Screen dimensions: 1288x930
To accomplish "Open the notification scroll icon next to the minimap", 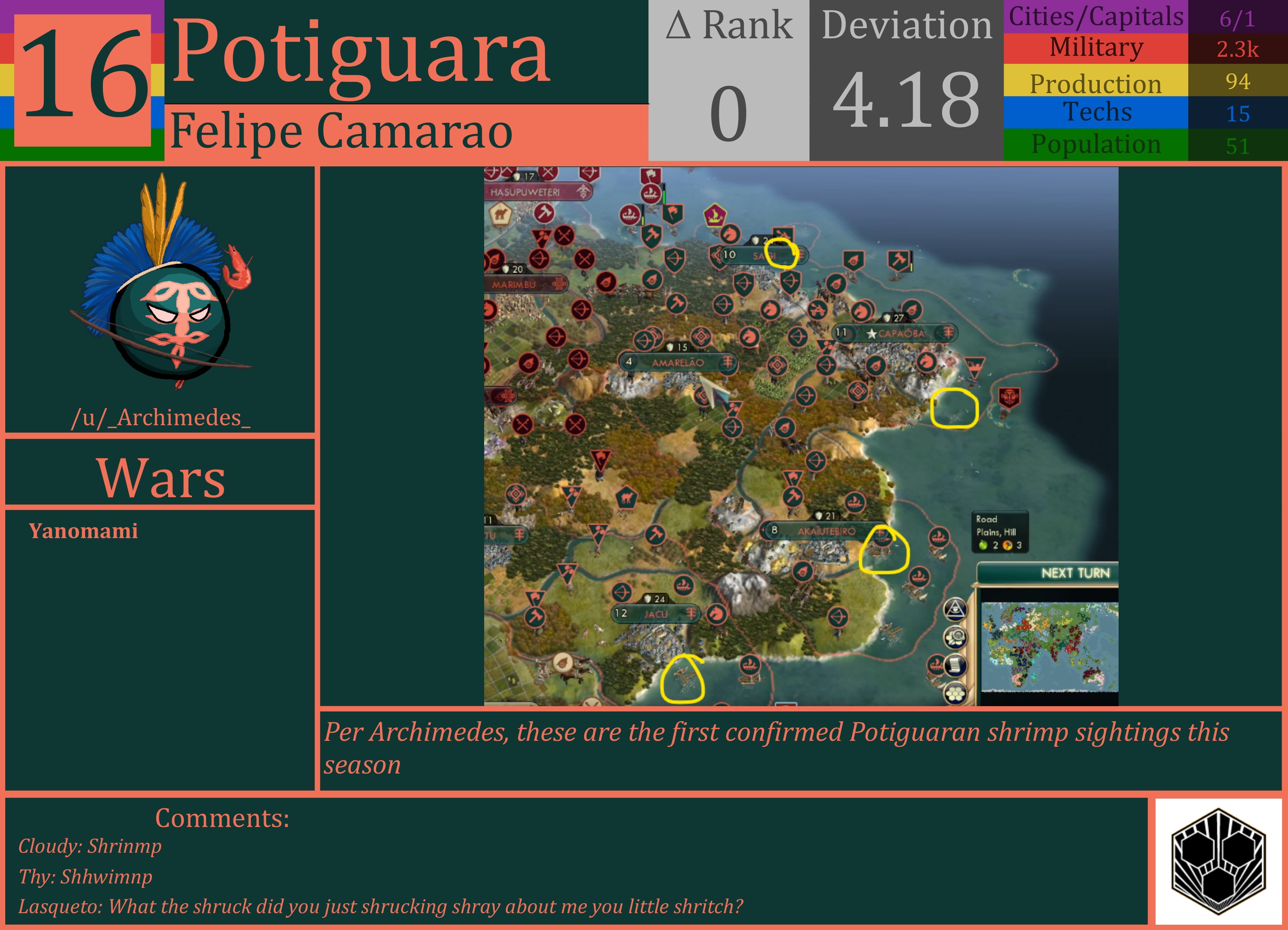I will coord(955,666).
